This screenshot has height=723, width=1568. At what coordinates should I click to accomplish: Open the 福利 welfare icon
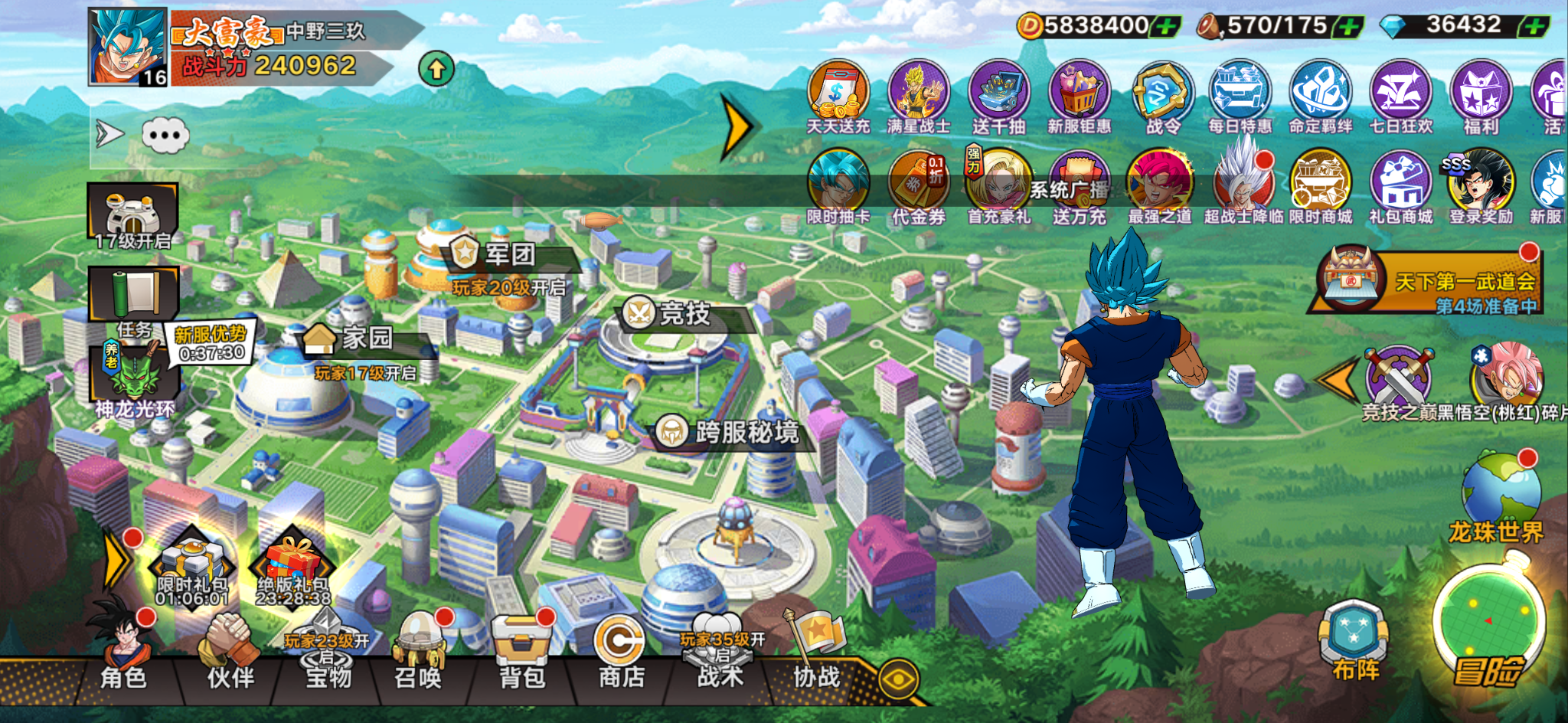click(x=1481, y=96)
